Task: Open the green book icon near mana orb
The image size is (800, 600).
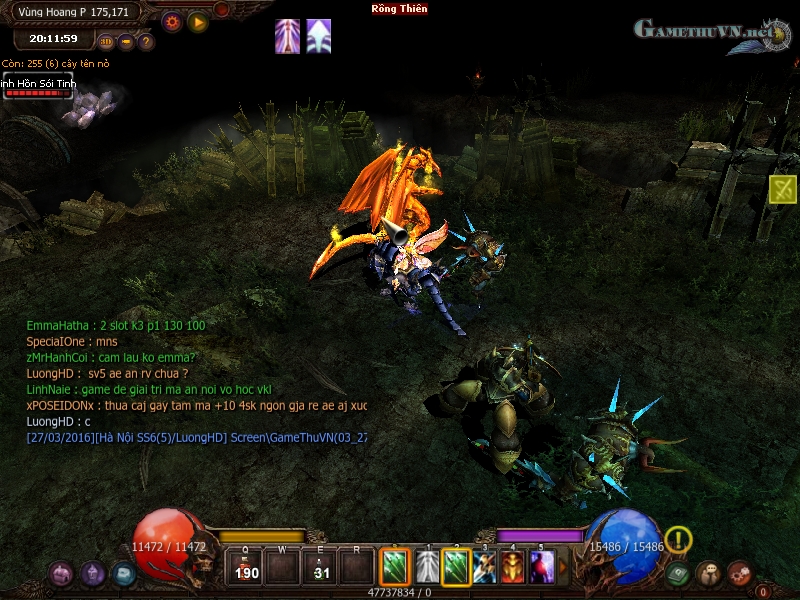Action: (x=679, y=574)
